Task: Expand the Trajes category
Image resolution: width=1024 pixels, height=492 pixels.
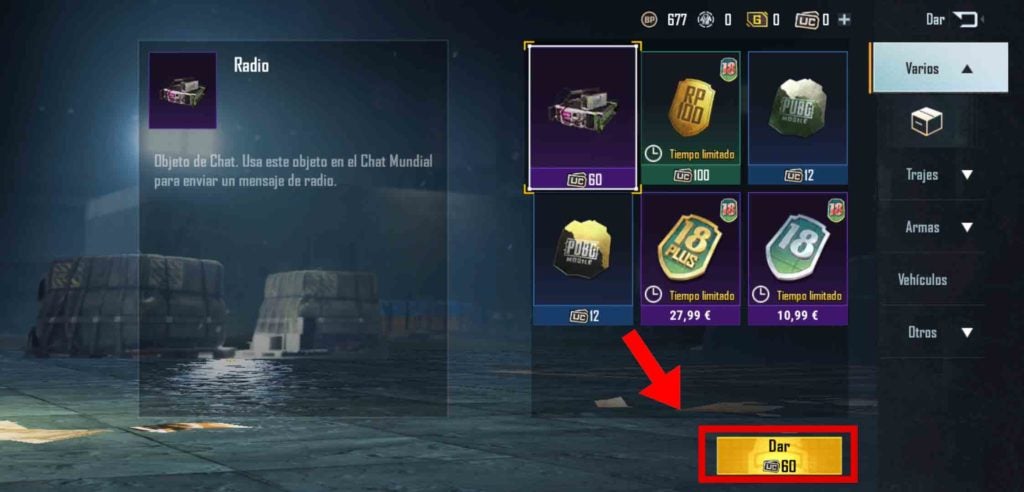Action: pos(938,175)
